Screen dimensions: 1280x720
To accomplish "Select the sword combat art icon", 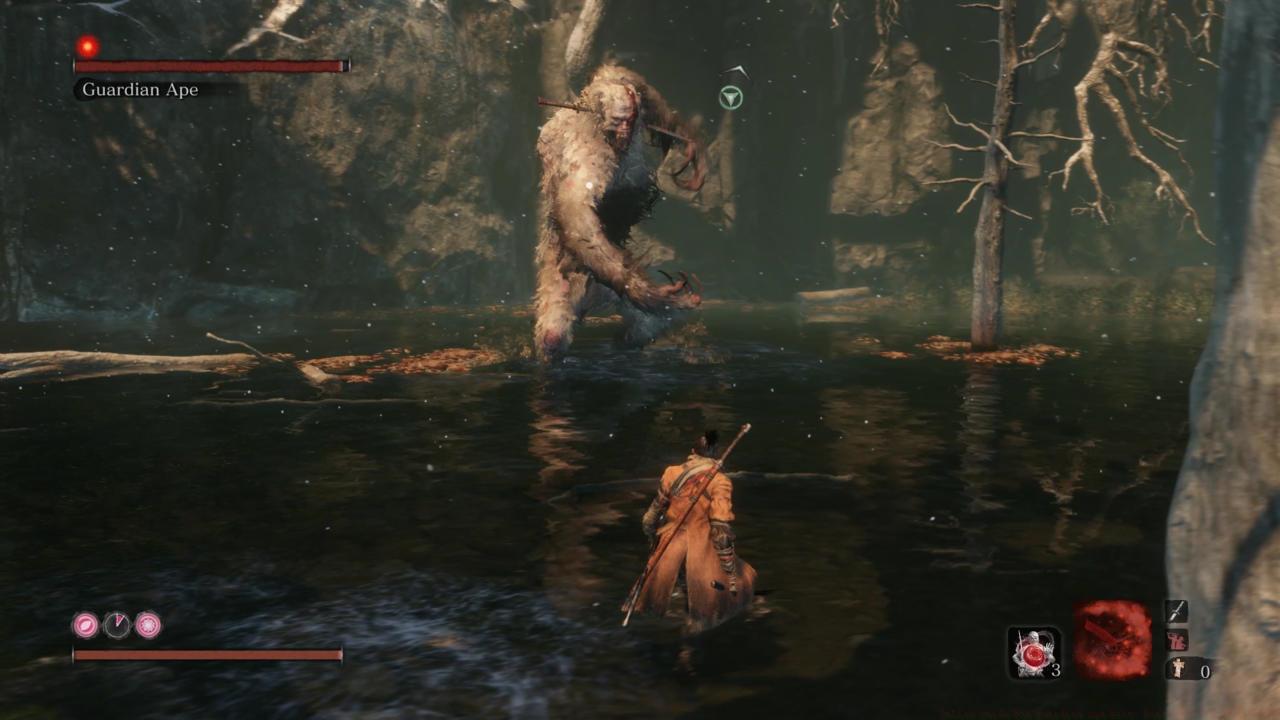I will 1176,611.
